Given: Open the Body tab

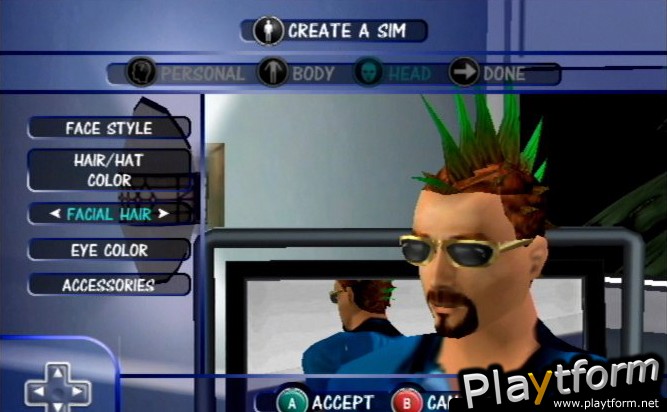Looking at the screenshot, I should point(297,73).
